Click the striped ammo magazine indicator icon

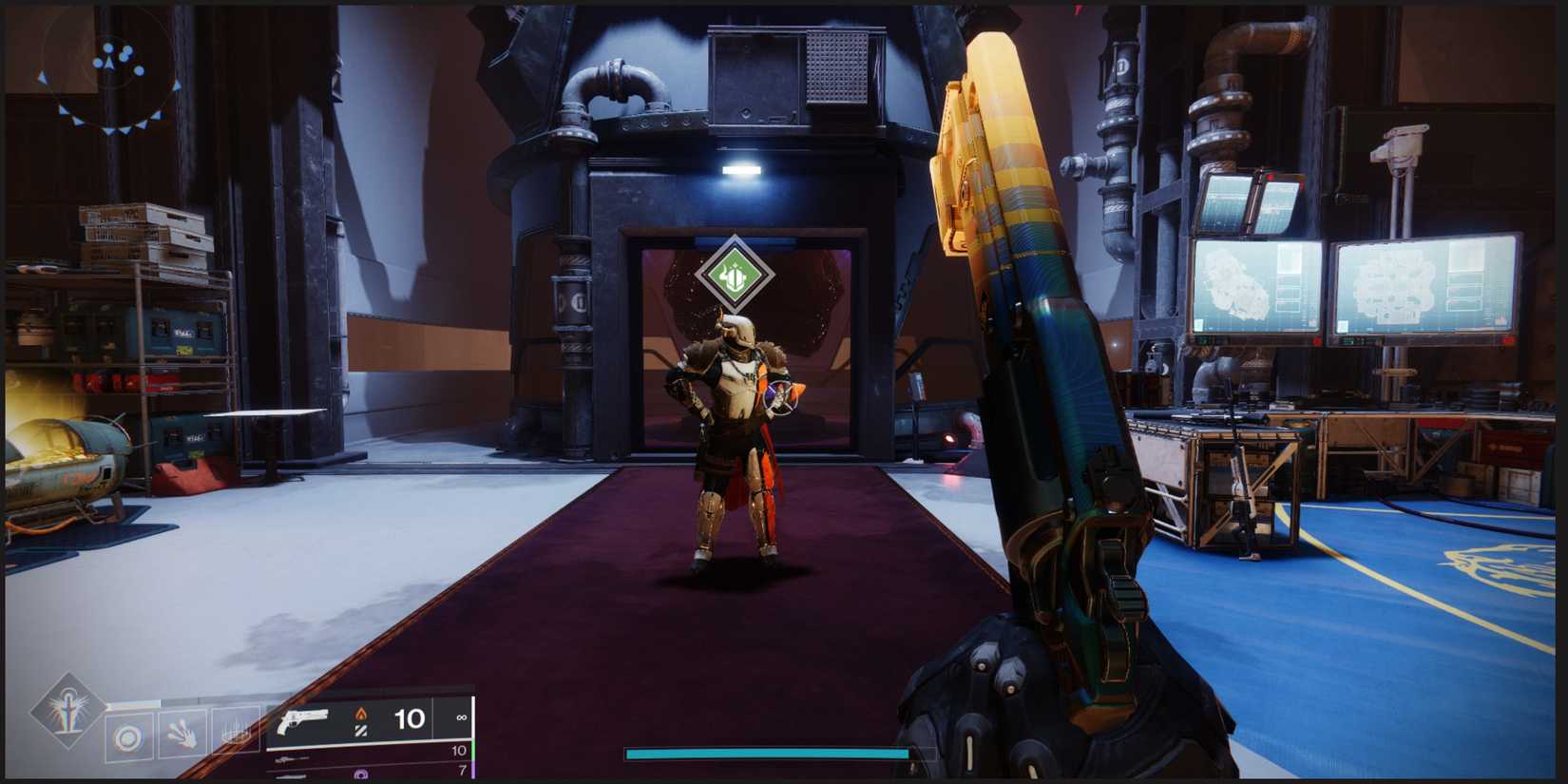pos(361,730)
